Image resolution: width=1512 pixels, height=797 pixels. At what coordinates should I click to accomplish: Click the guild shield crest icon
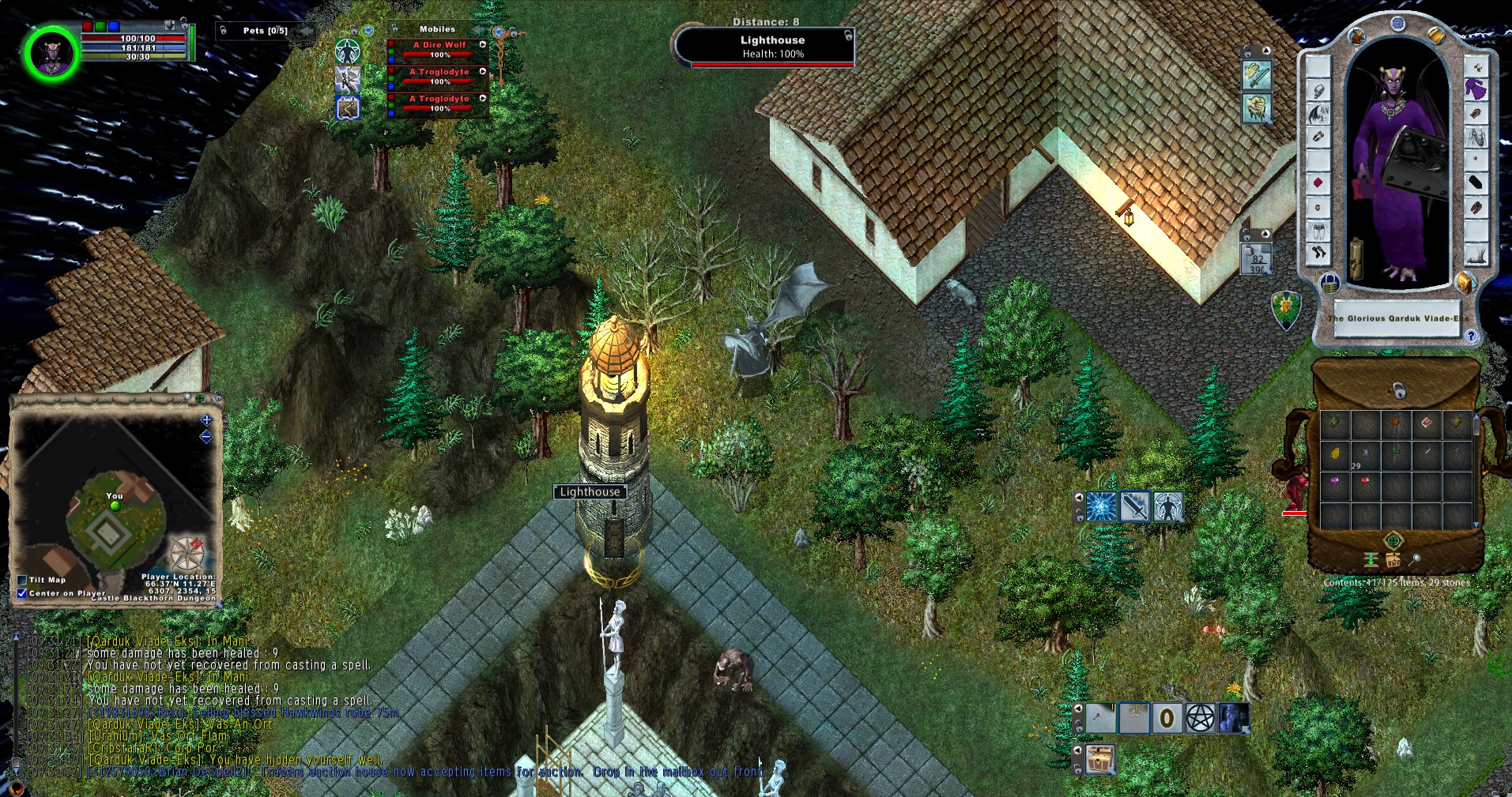(1286, 309)
